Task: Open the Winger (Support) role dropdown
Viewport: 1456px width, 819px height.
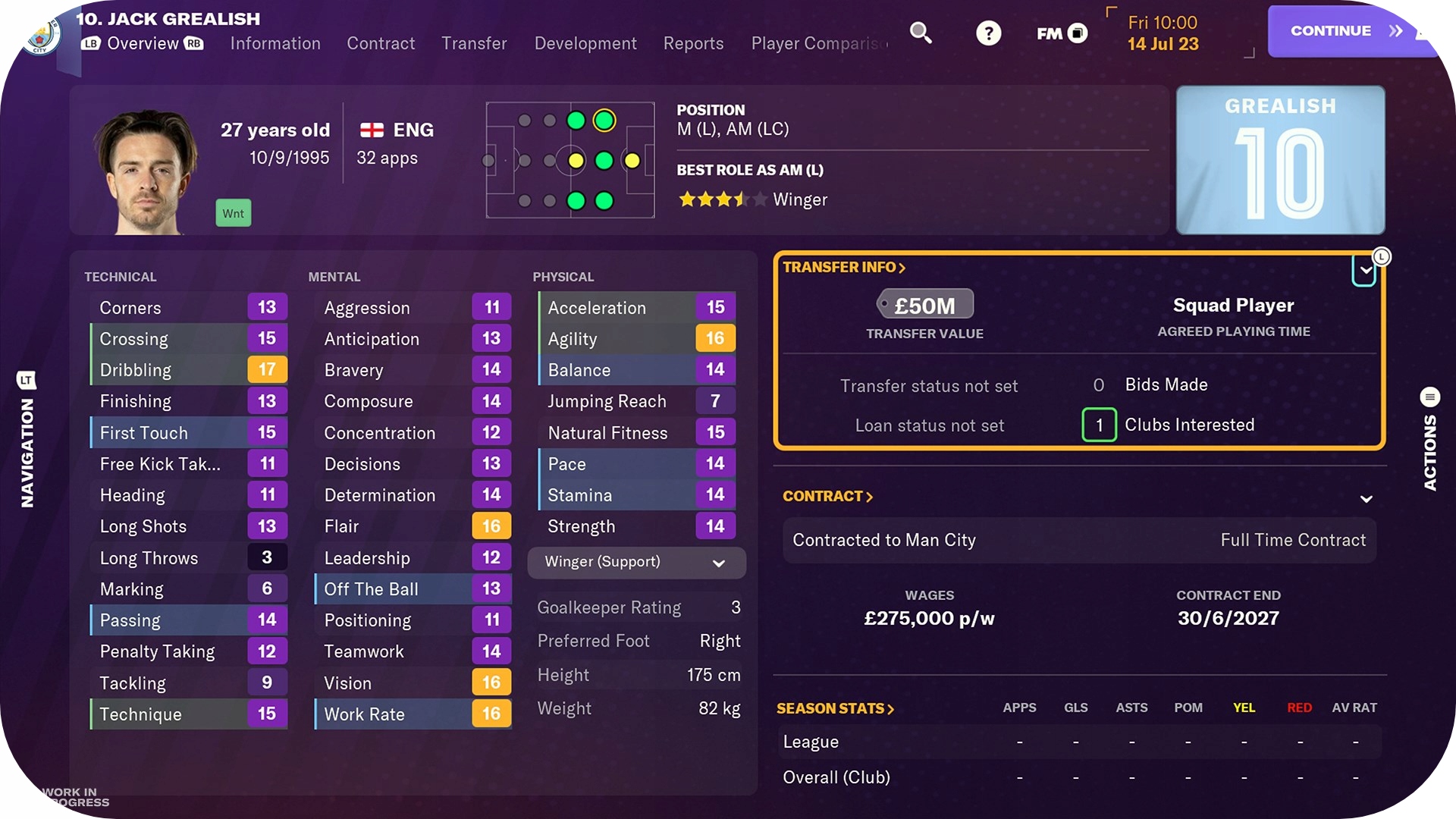Action: coord(636,563)
